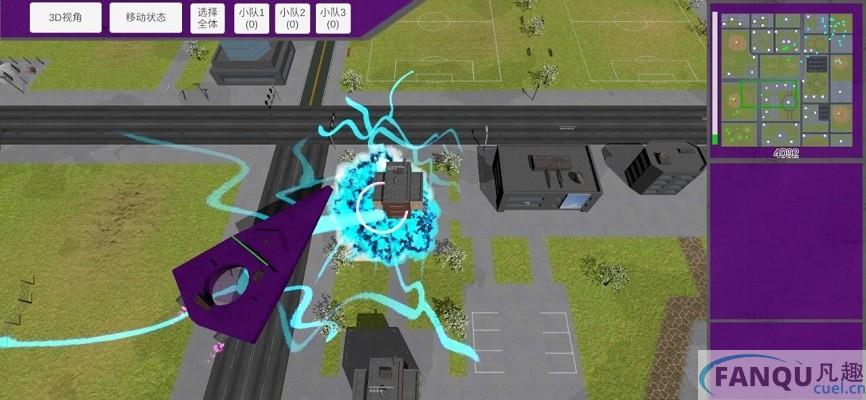Choose squad 小队3
866x400 pixels.
coord(332,18)
